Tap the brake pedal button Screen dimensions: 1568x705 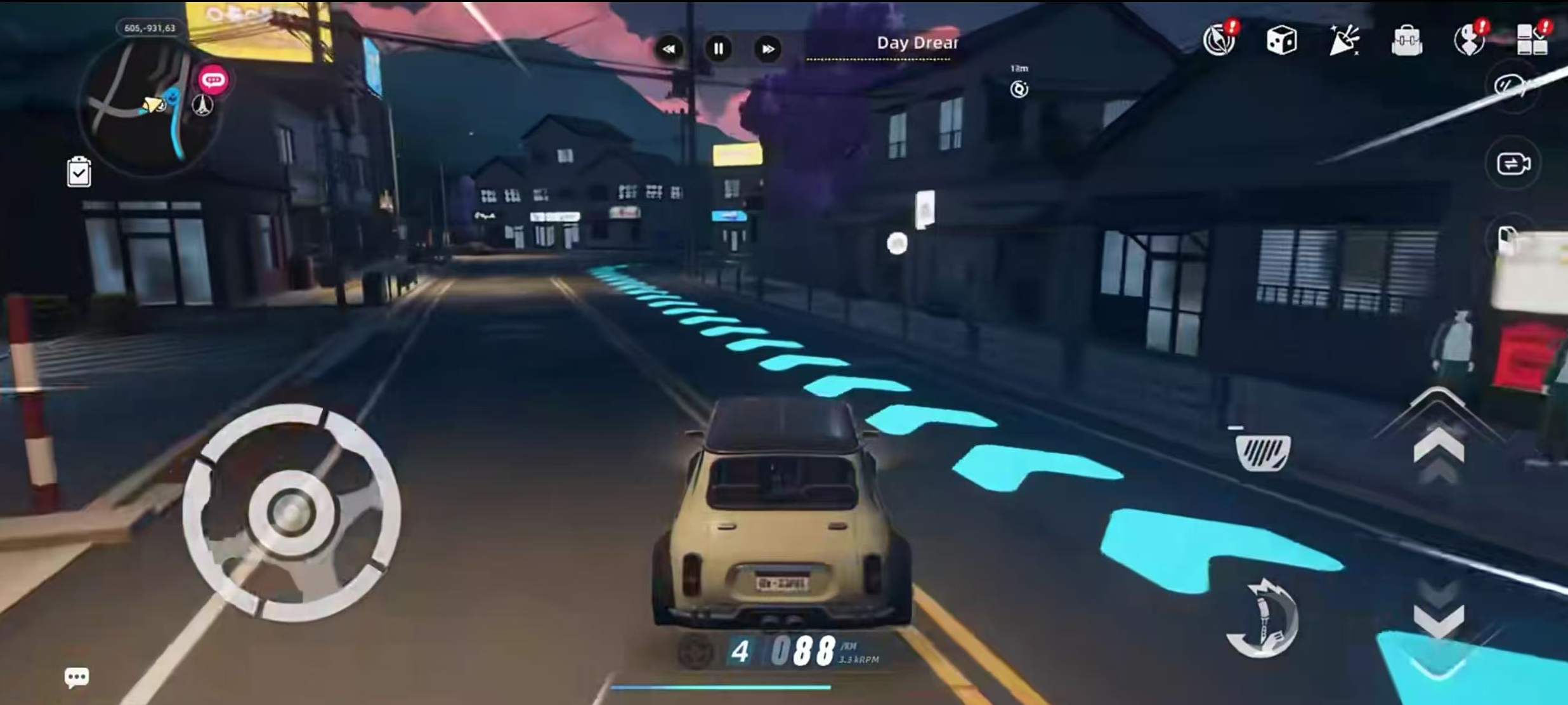click(1262, 452)
